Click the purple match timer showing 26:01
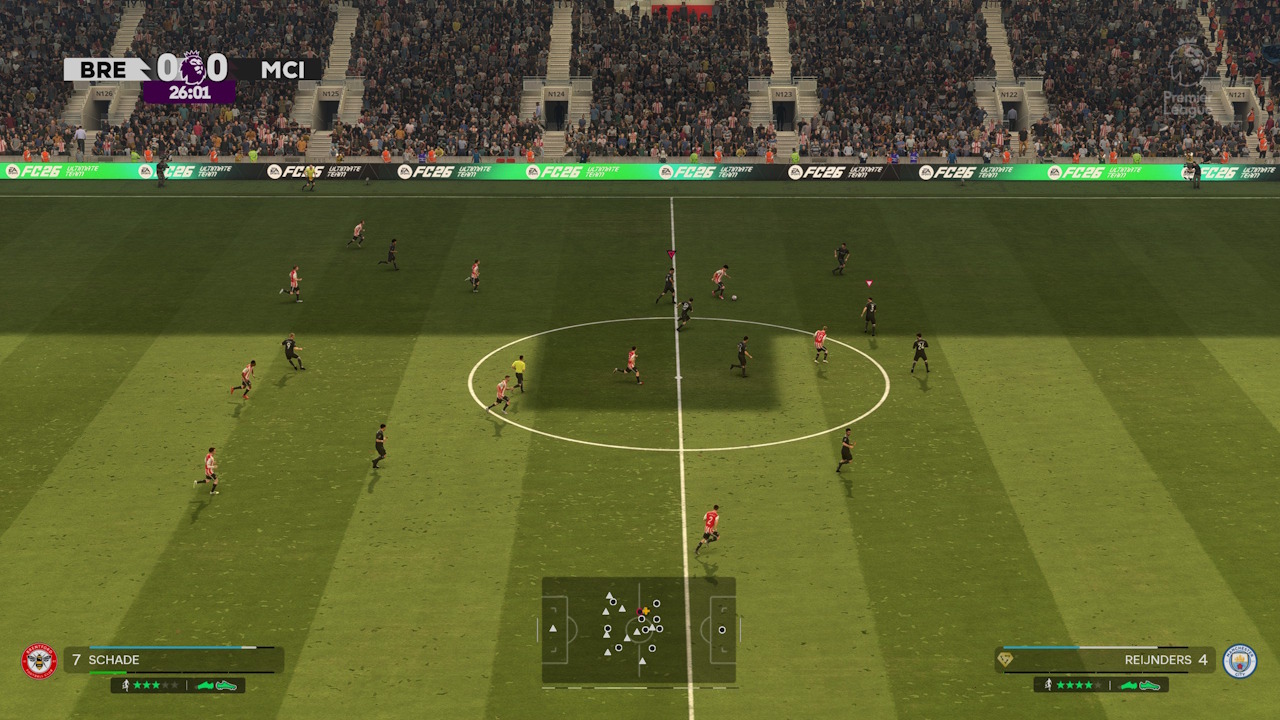This screenshot has height=720, width=1280. (x=188, y=94)
